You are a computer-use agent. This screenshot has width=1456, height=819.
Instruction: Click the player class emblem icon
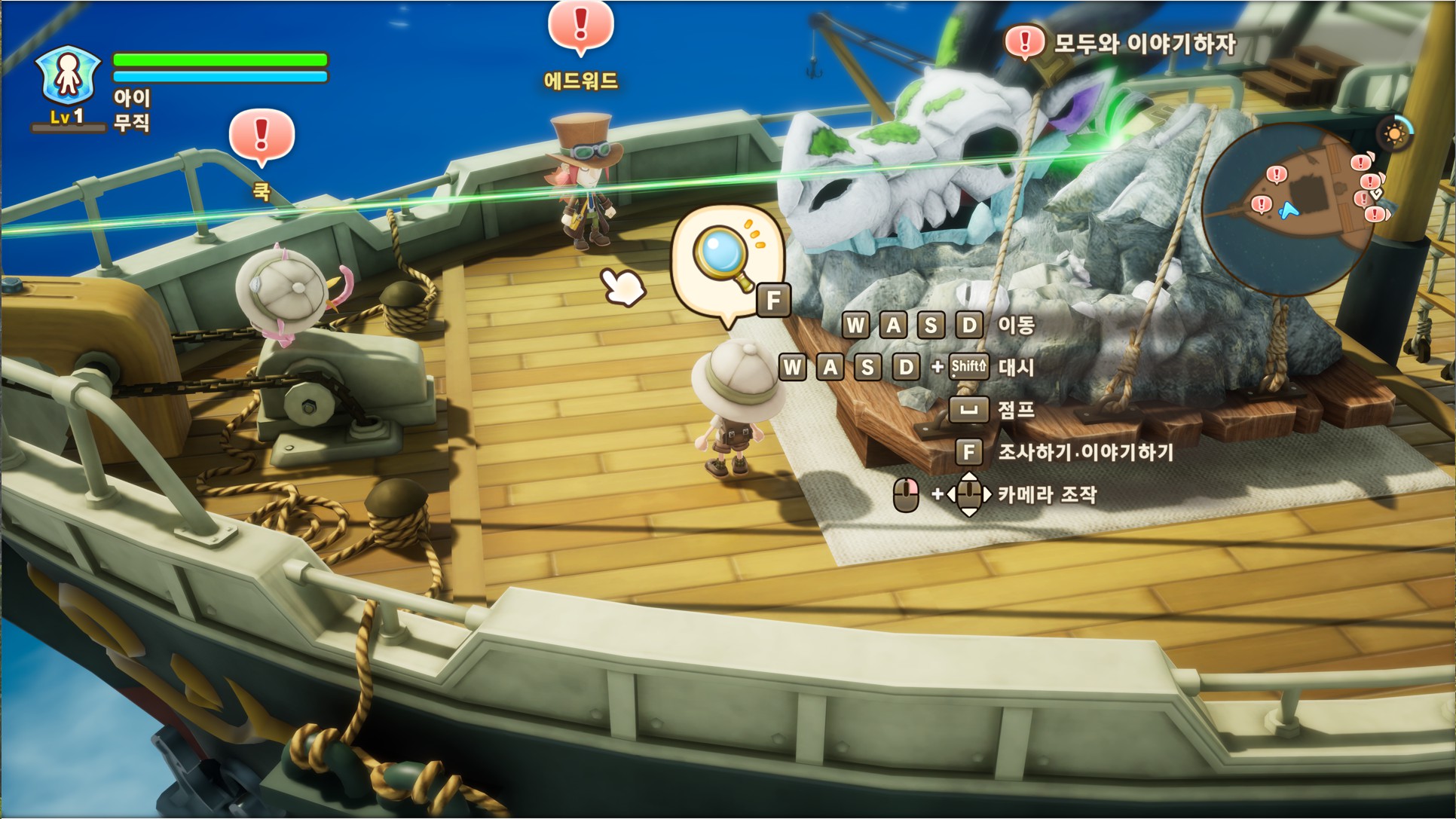tap(68, 75)
